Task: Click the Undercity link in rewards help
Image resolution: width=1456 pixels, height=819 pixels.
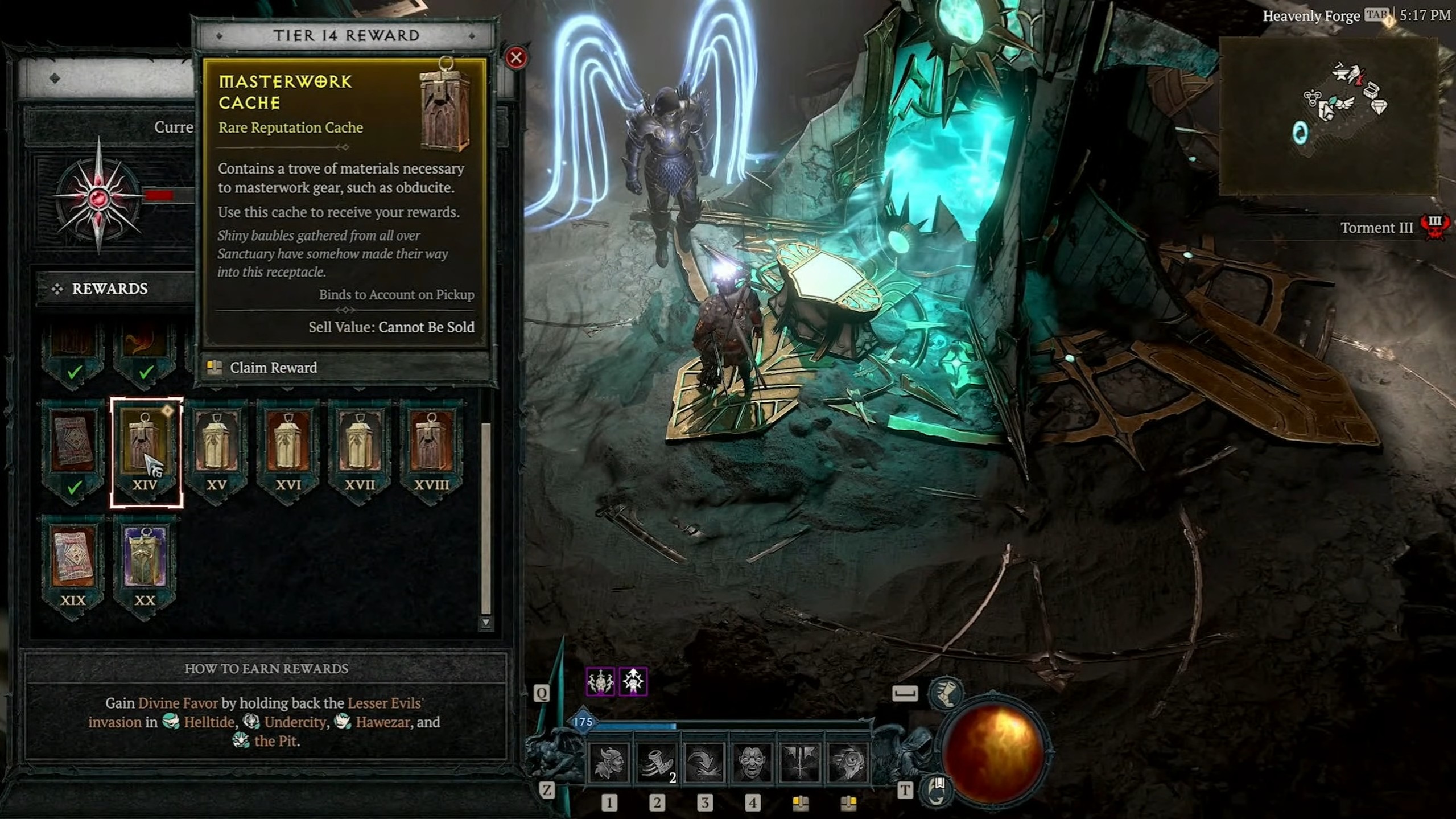Action: [294, 722]
